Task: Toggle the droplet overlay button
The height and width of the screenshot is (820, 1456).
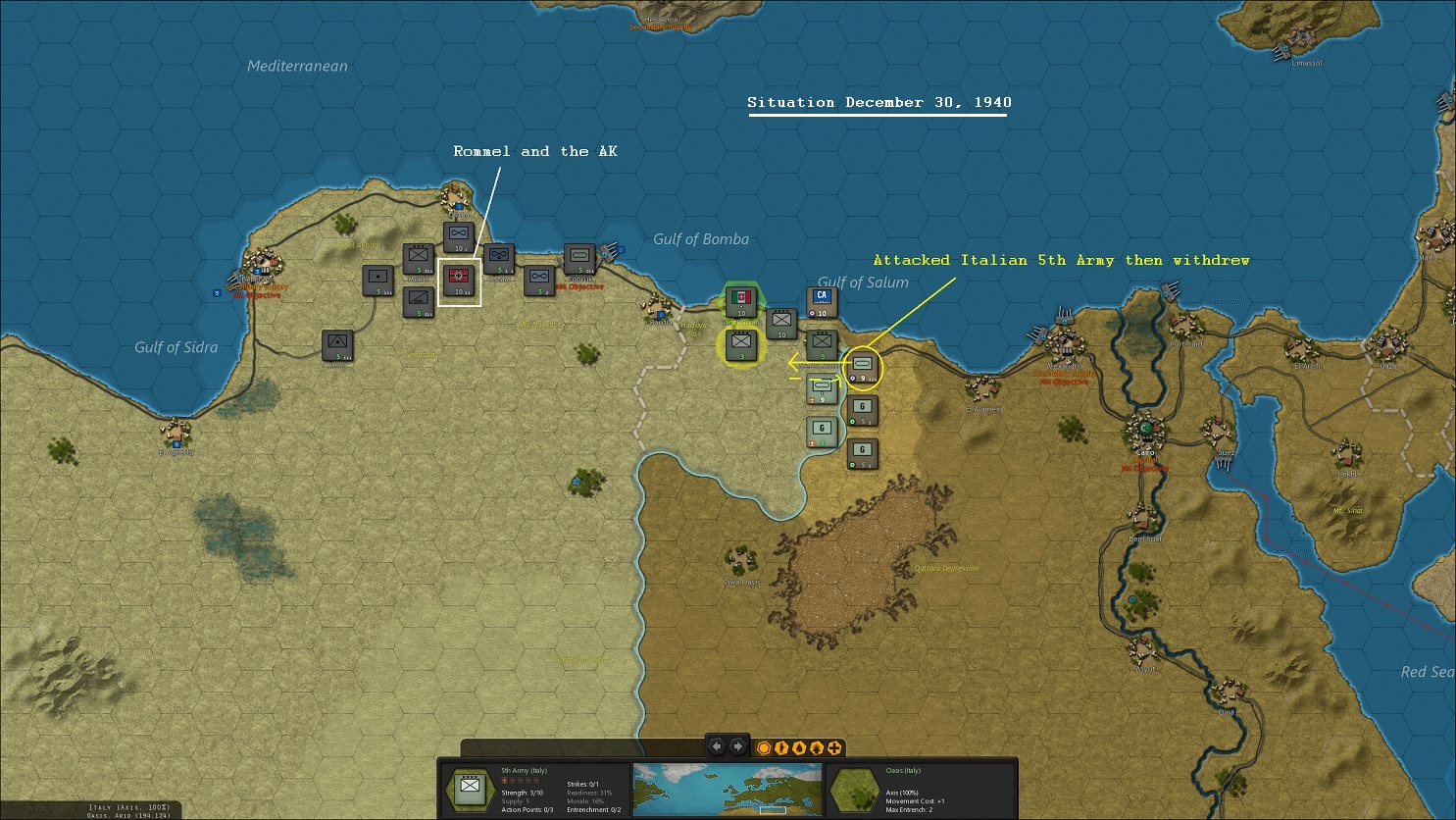Action: pos(799,748)
